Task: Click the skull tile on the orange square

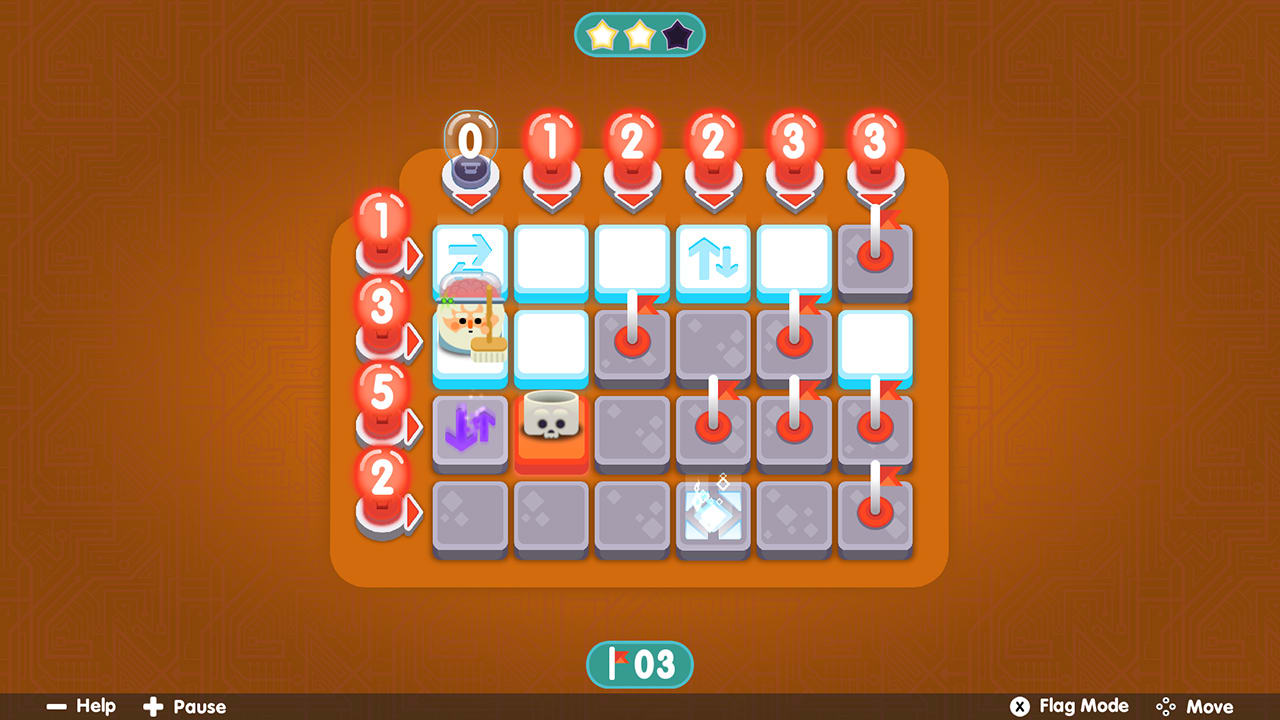Action: point(551,425)
